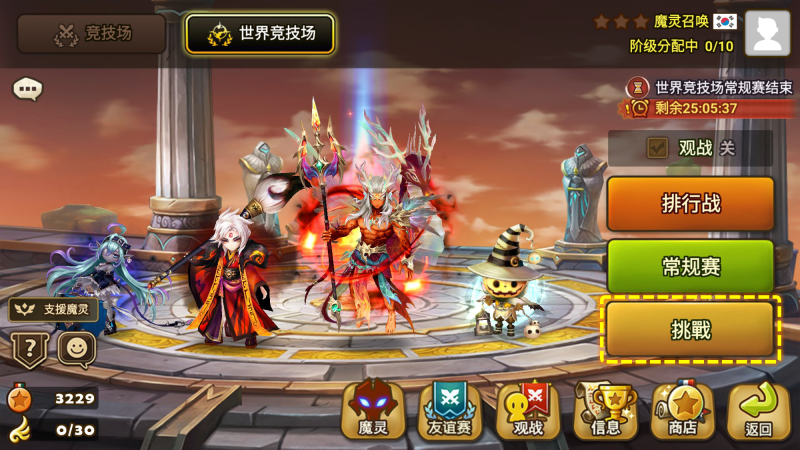Open the 观战 spectate menu

pyautogui.click(x=527, y=410)
